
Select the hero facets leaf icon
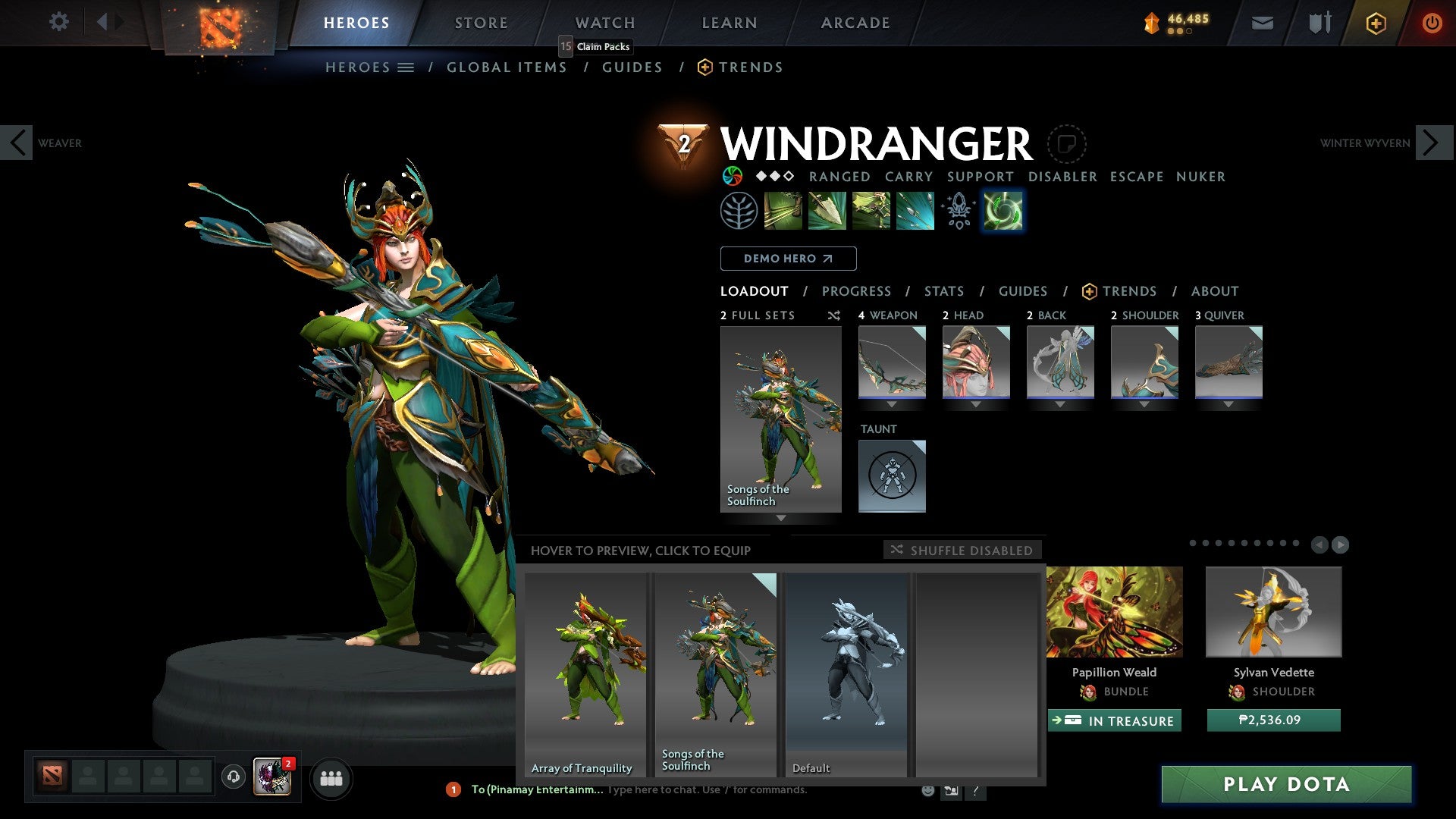[x=738, y=211]
